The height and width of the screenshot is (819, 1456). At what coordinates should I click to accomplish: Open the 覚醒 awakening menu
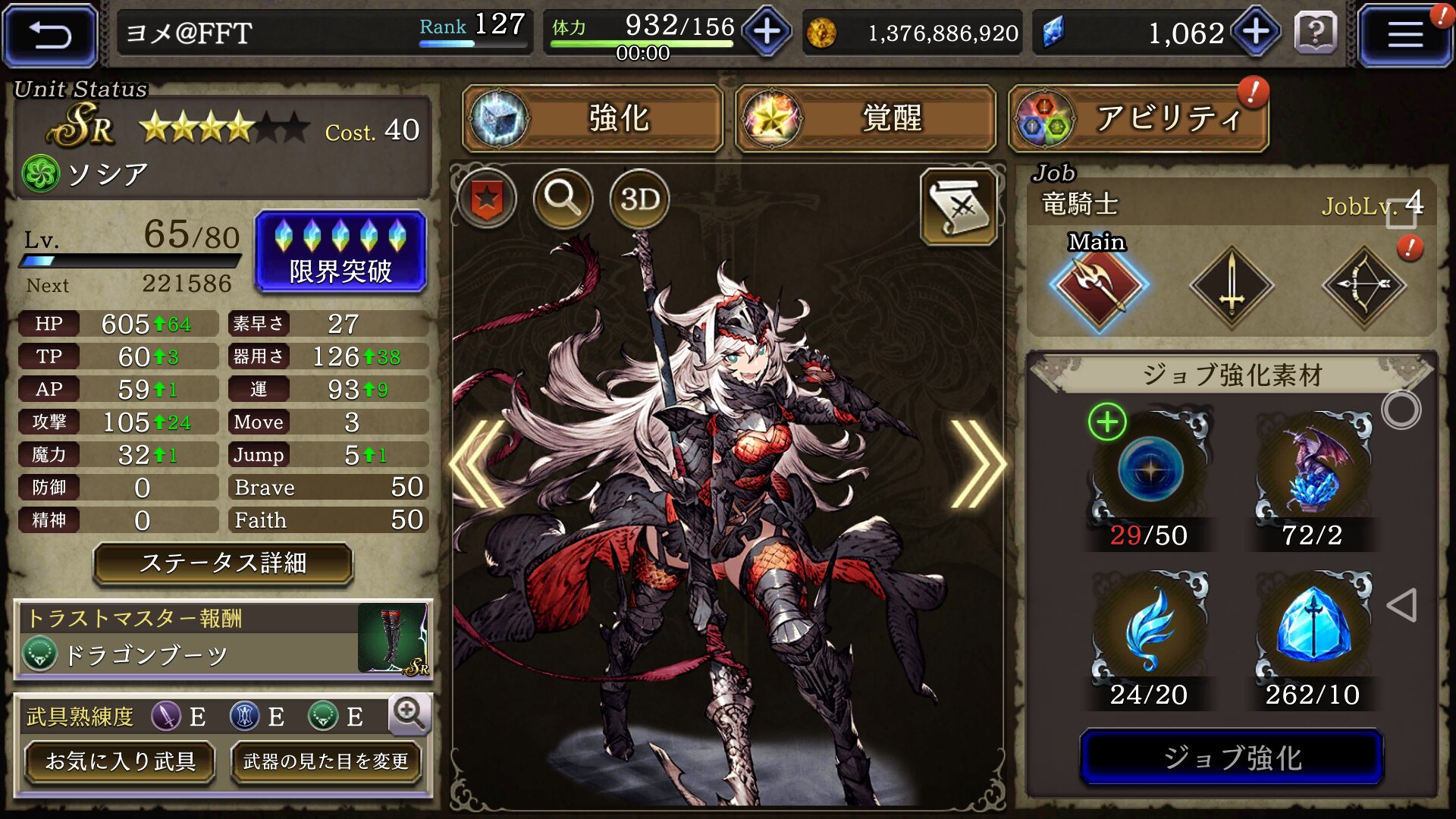coord(865,118)
